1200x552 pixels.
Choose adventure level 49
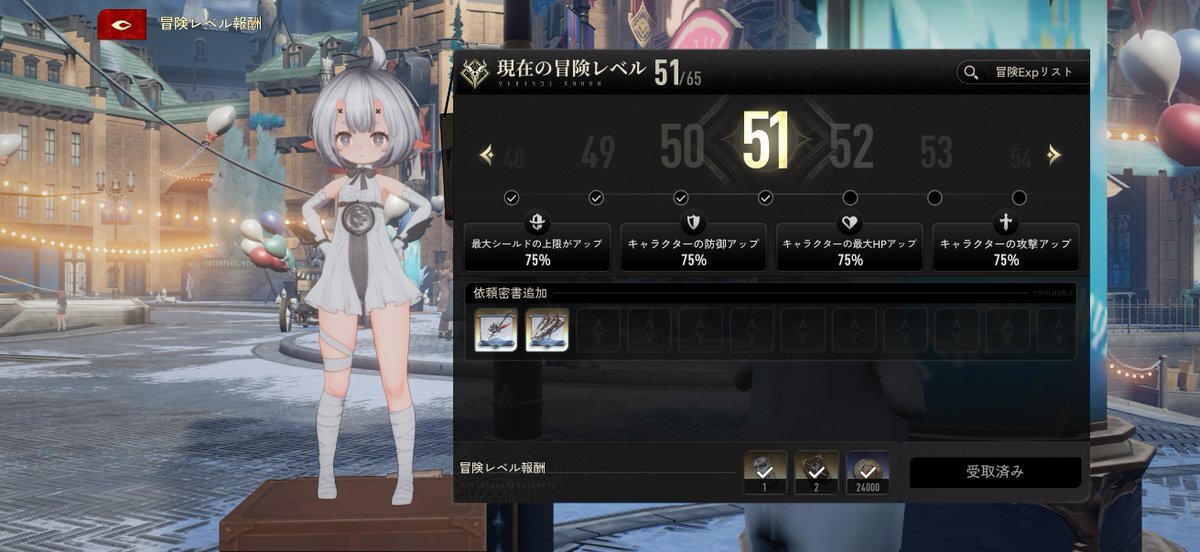pos(597,153)
